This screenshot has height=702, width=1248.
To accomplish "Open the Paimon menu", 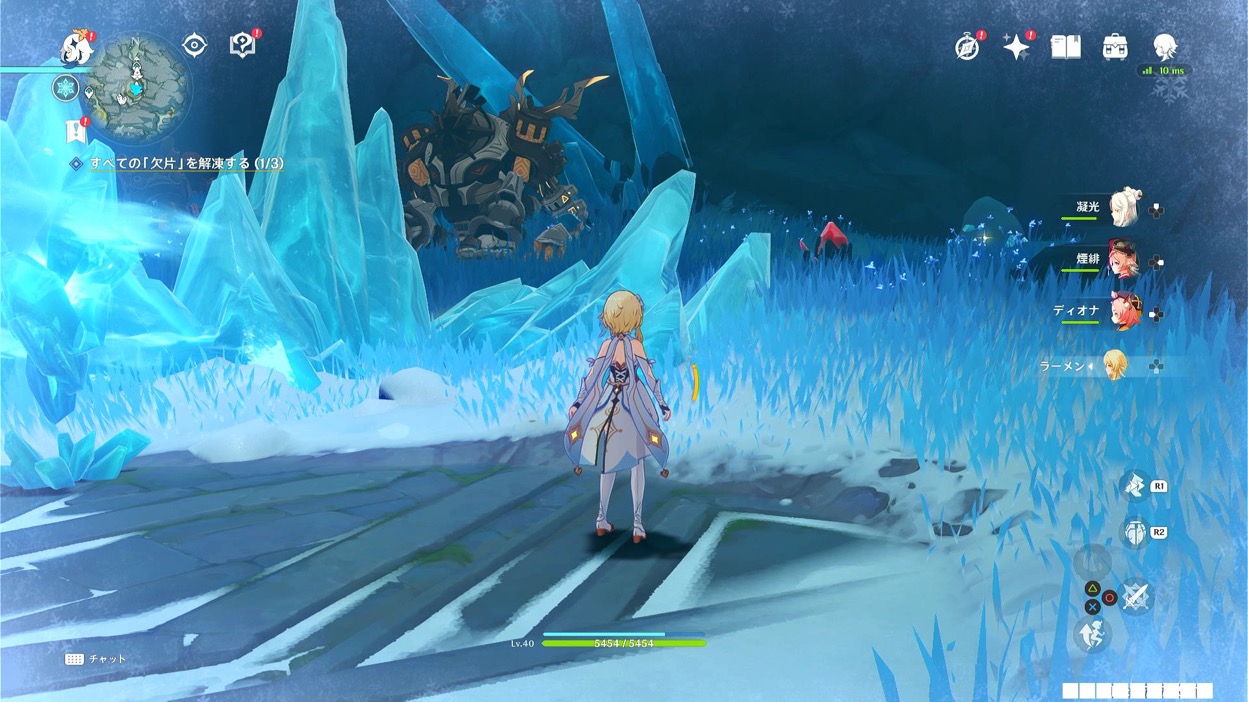I will (x=76, y=47).
